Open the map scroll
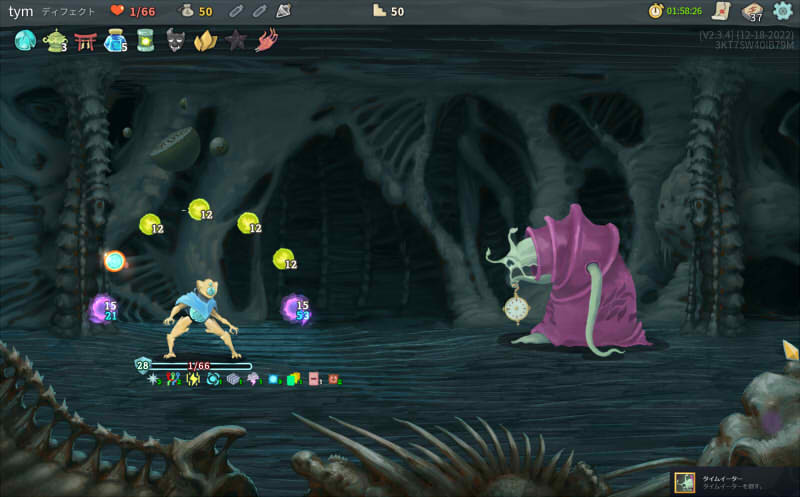The width and height of the screenshot is (800, 497). pyautogui.click(x=719, y=11)
